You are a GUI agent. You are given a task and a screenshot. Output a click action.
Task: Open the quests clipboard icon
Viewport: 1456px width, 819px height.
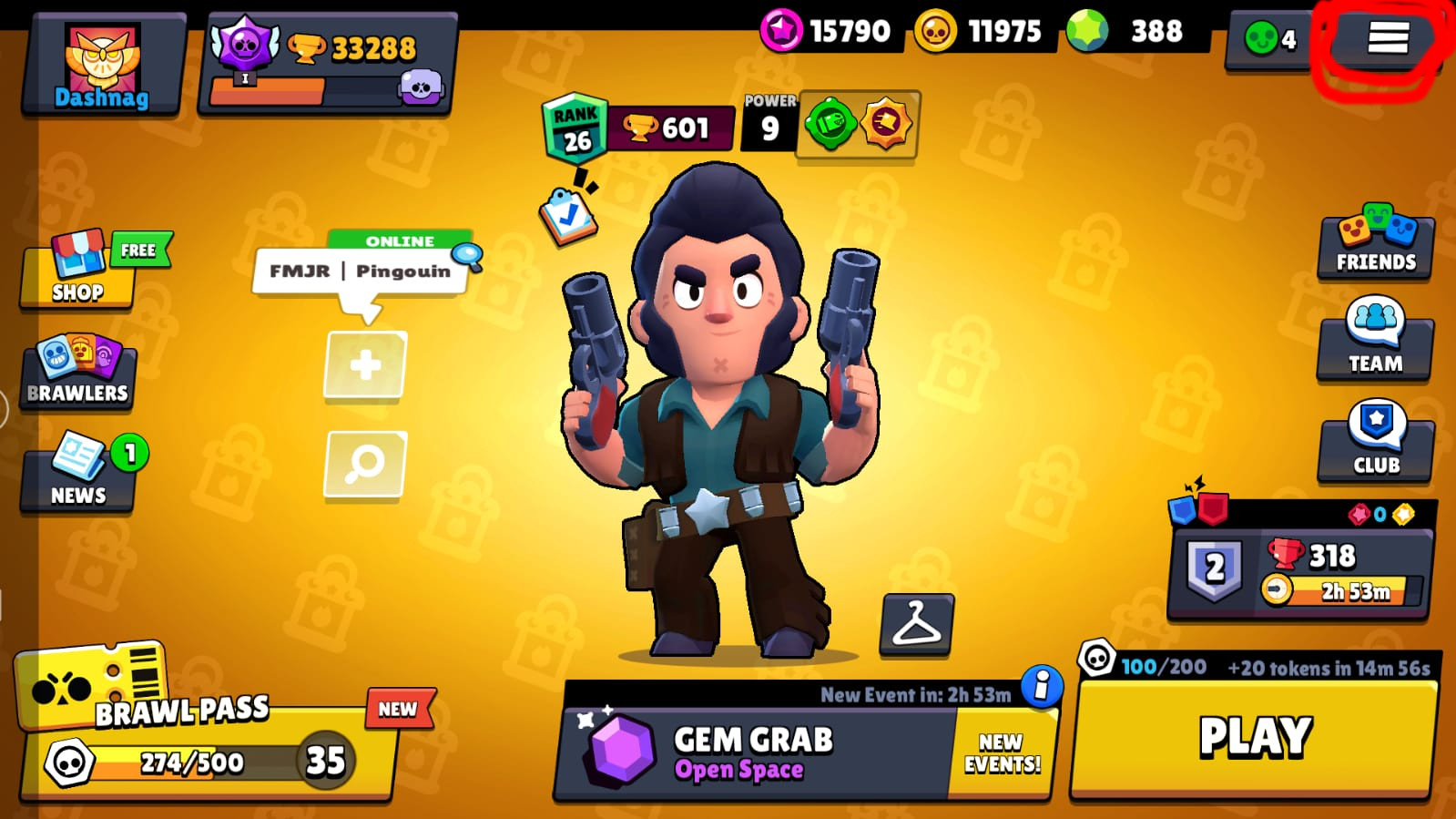(x=567, y=216)
